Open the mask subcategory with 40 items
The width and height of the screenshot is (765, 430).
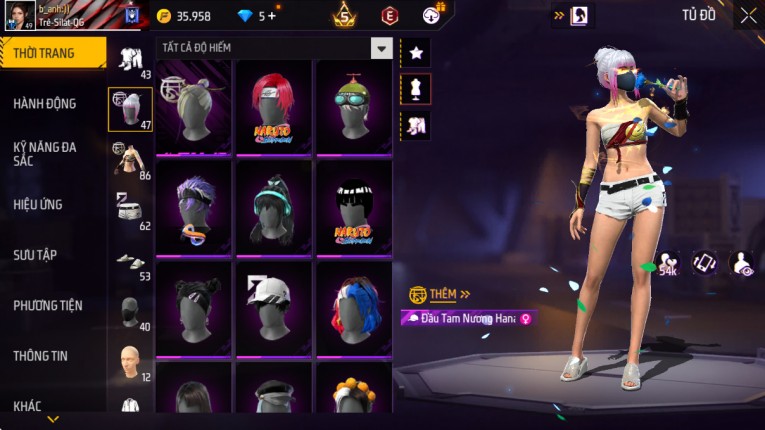[x=130, y=311]
